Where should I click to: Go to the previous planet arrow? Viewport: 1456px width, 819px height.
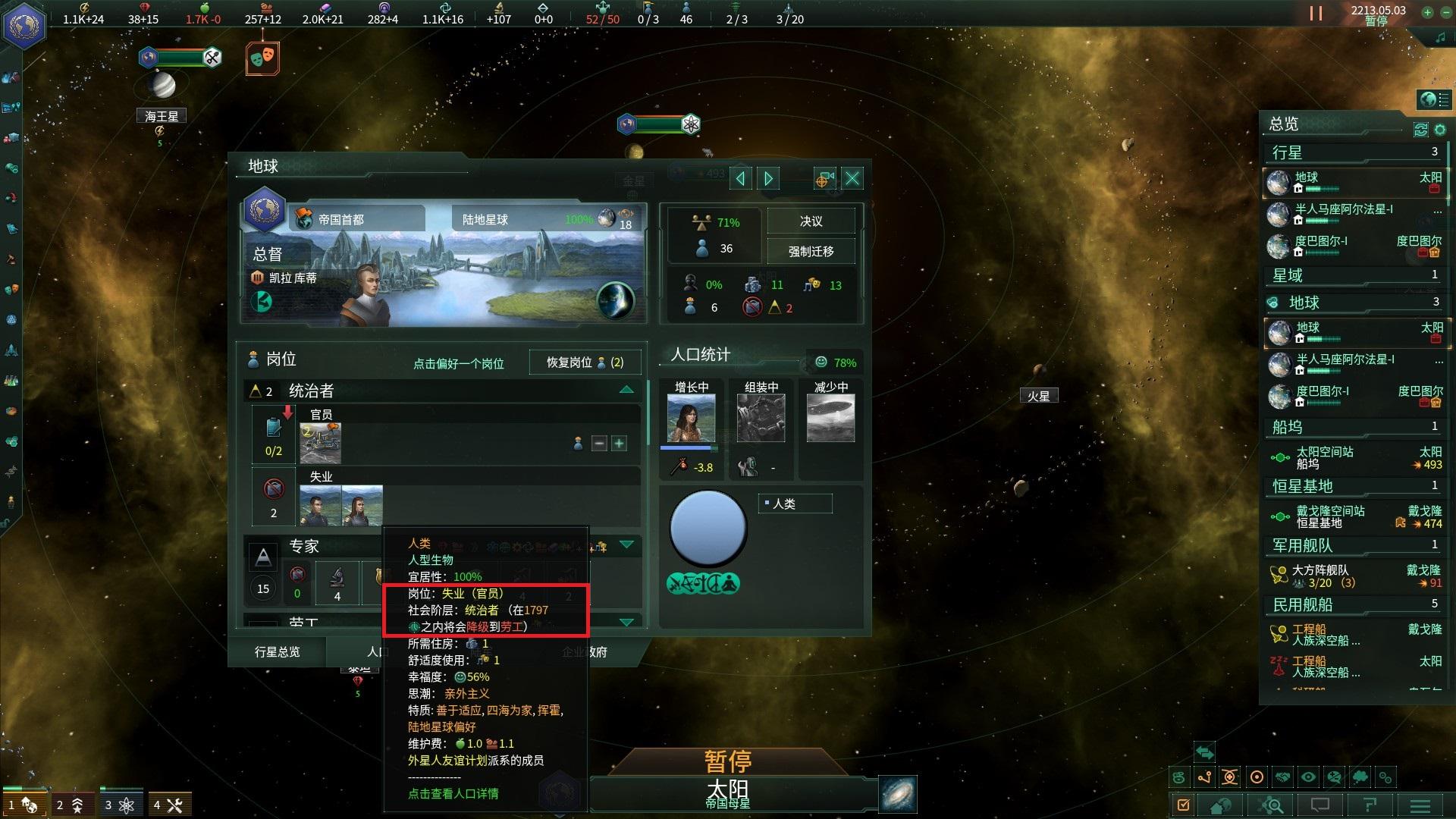pos(741,178)
